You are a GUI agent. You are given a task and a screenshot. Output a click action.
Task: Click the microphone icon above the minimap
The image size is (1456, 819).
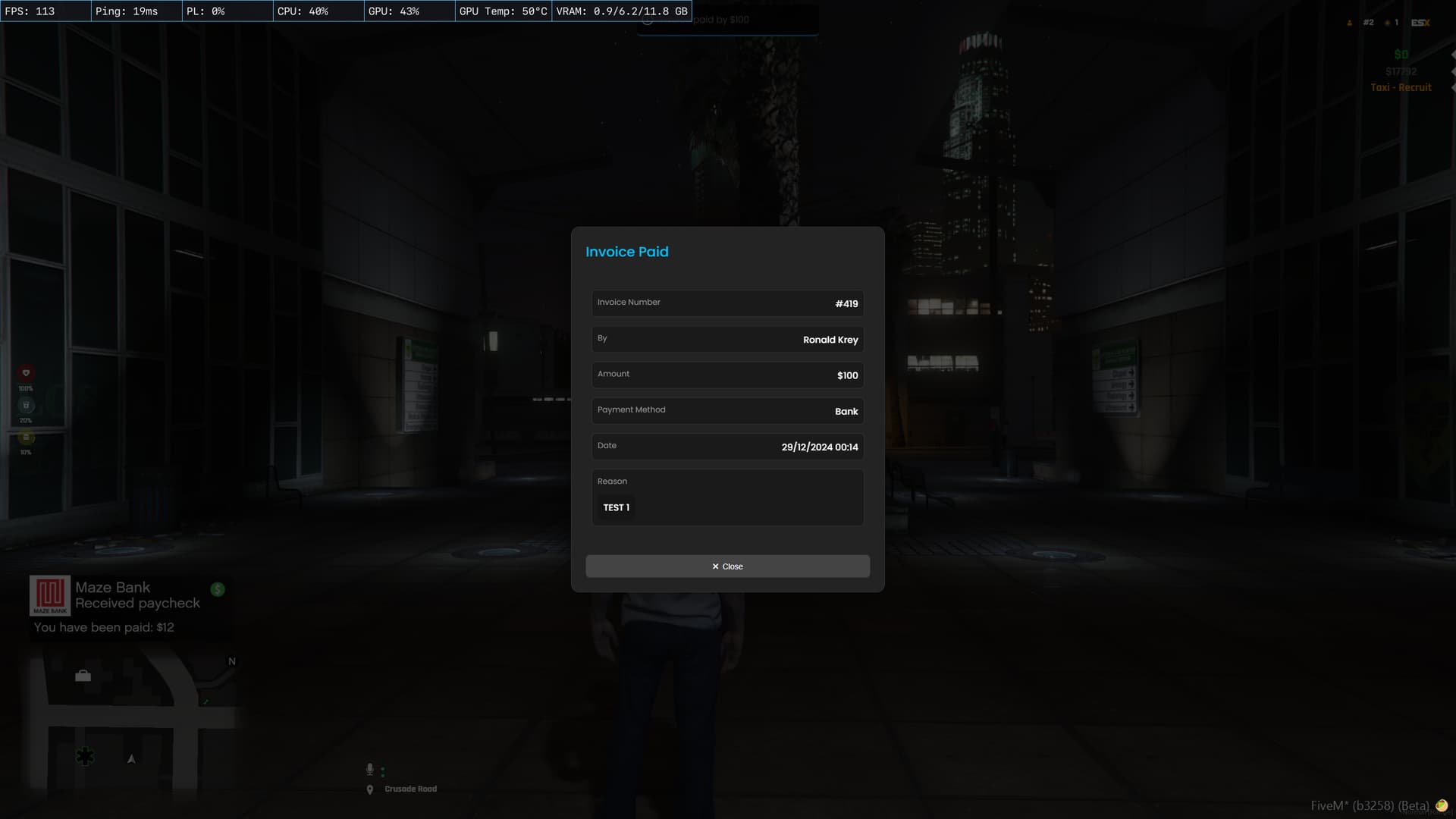pos(369,769)
